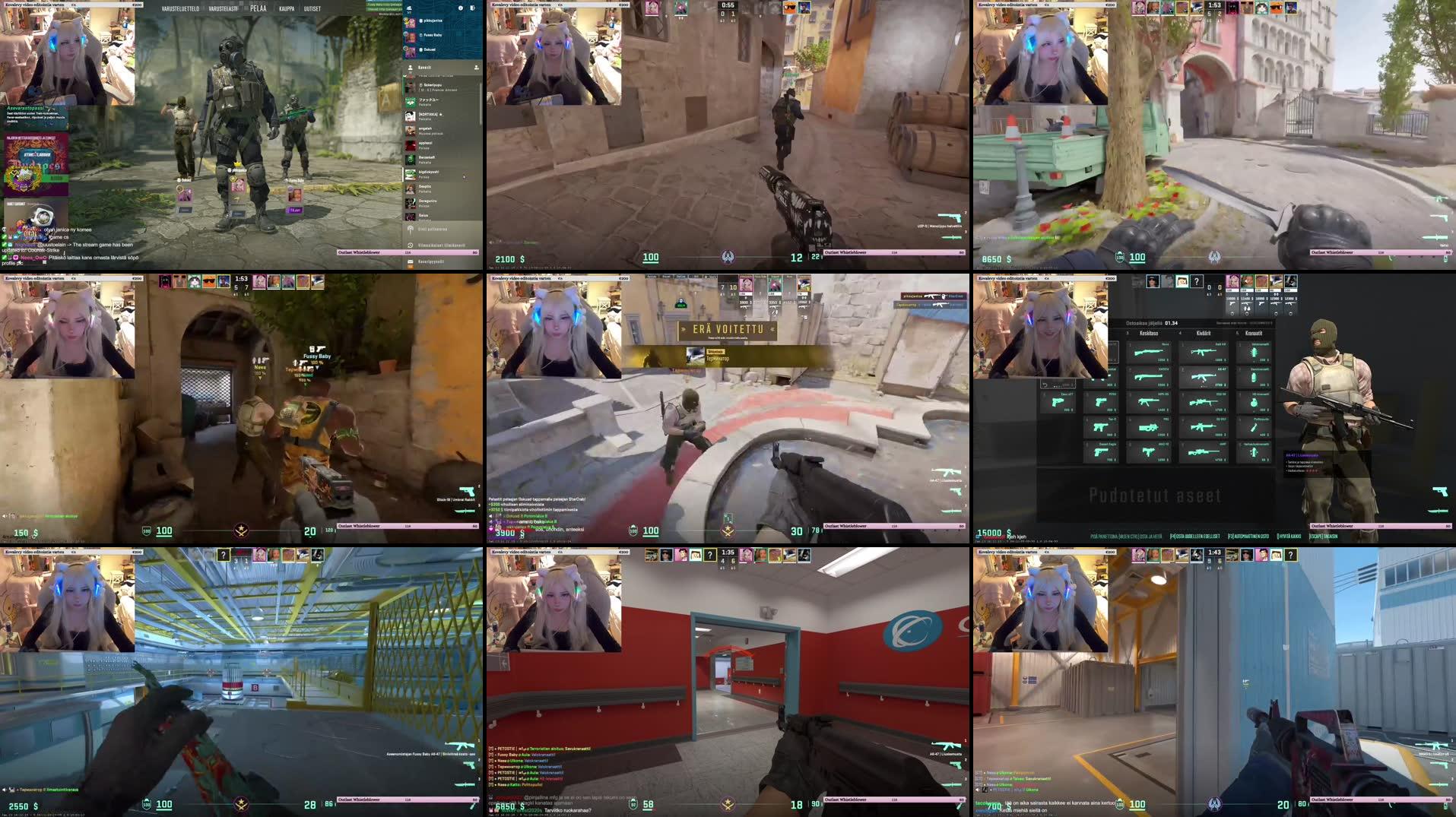Buy the AK-47 rifle in the Kiväärit column
Image resolution: width=1456 pixels, height=817 pixels.
click(x=1202, y=377)
